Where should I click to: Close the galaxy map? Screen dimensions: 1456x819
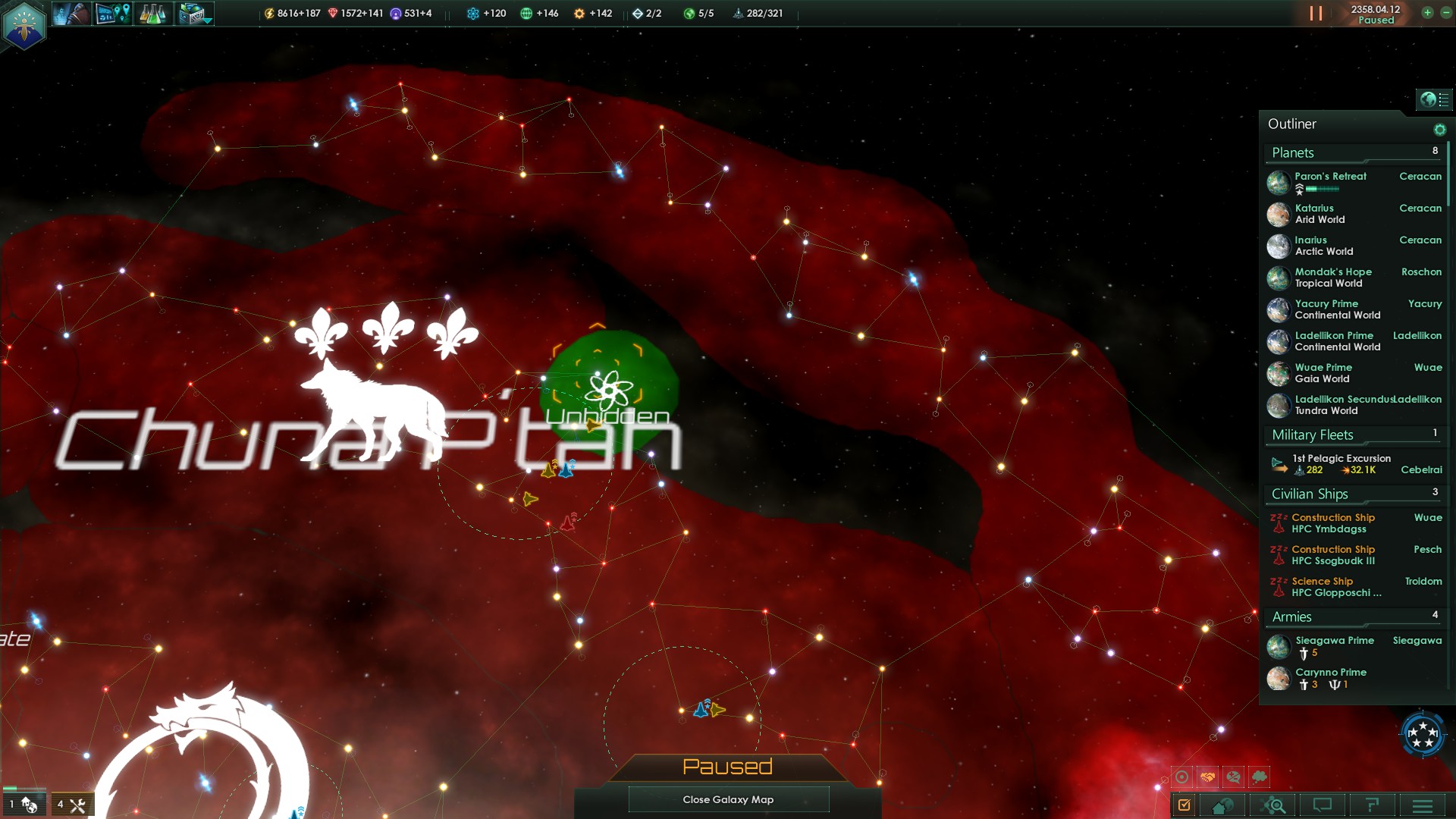point(728,799)
